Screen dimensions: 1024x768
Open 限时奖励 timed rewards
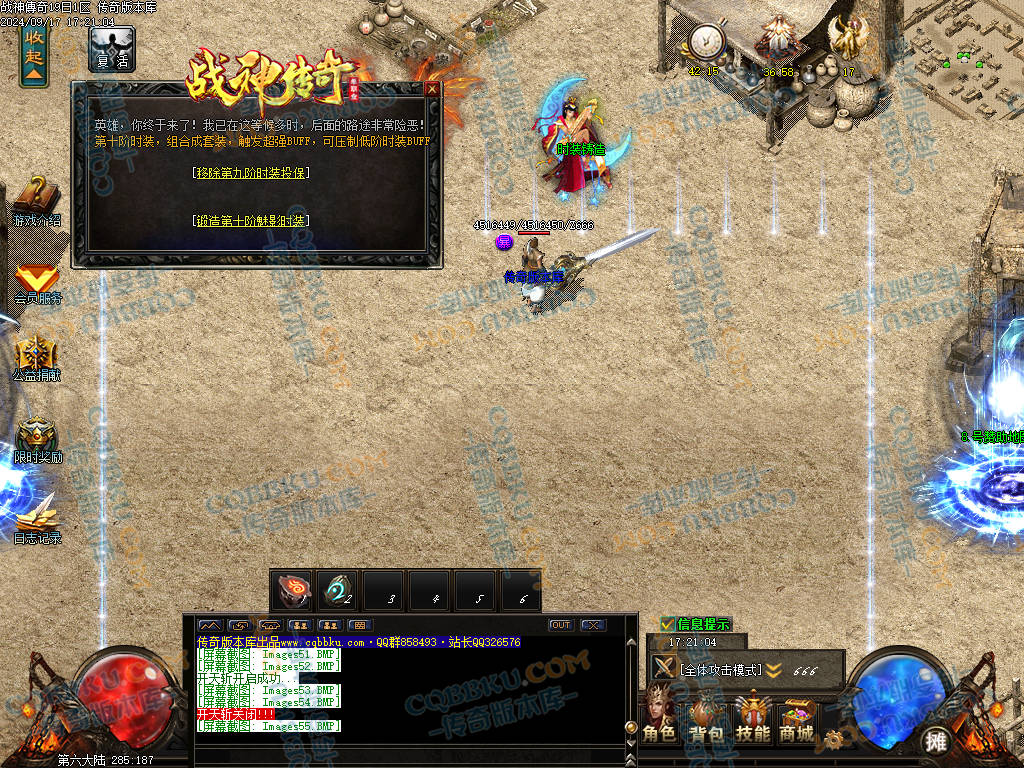tap(37, 441)
